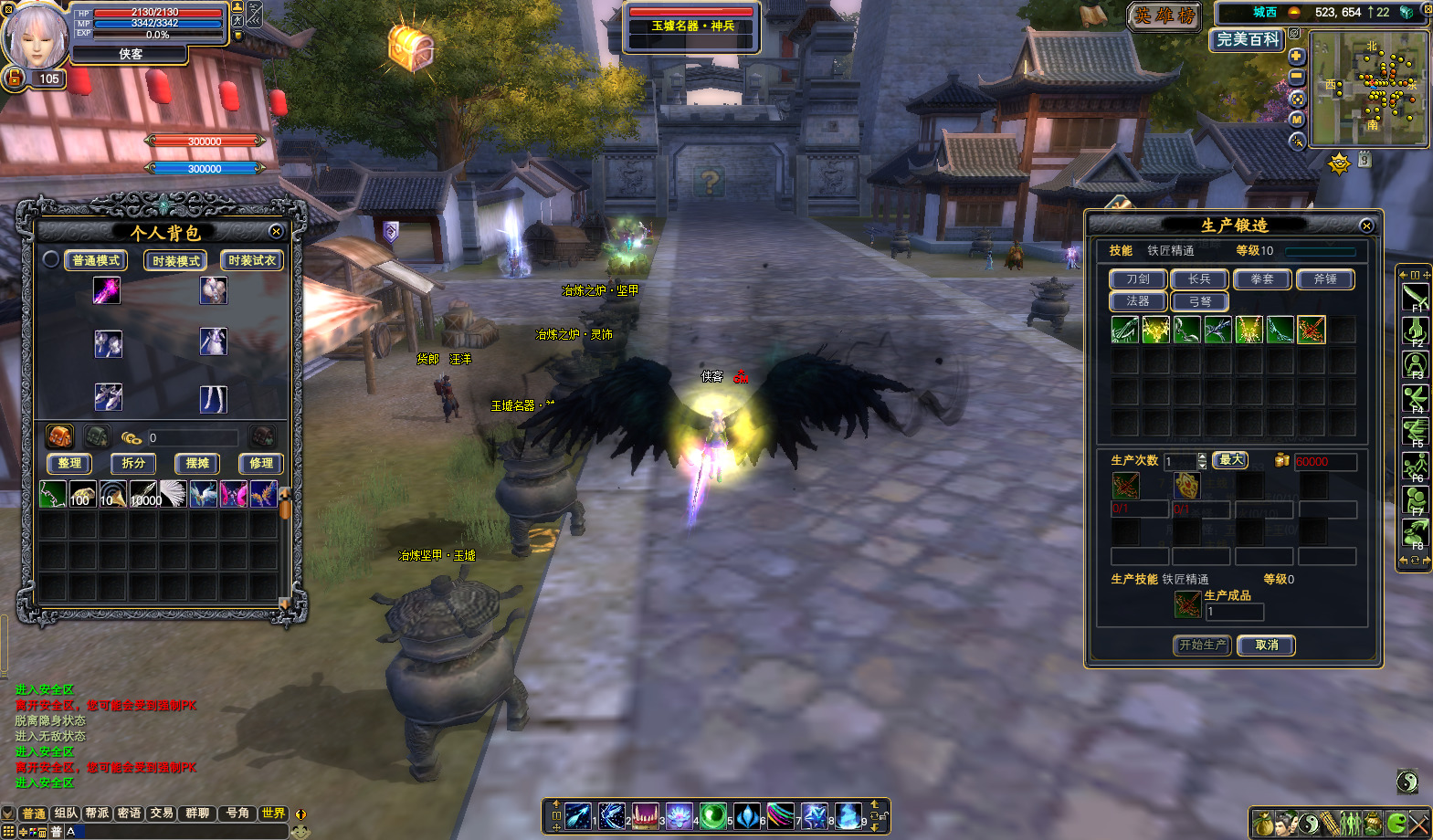Screen dimensions: 1433x840
Task: Select the 修理 repair button
Action: (261, 464)
